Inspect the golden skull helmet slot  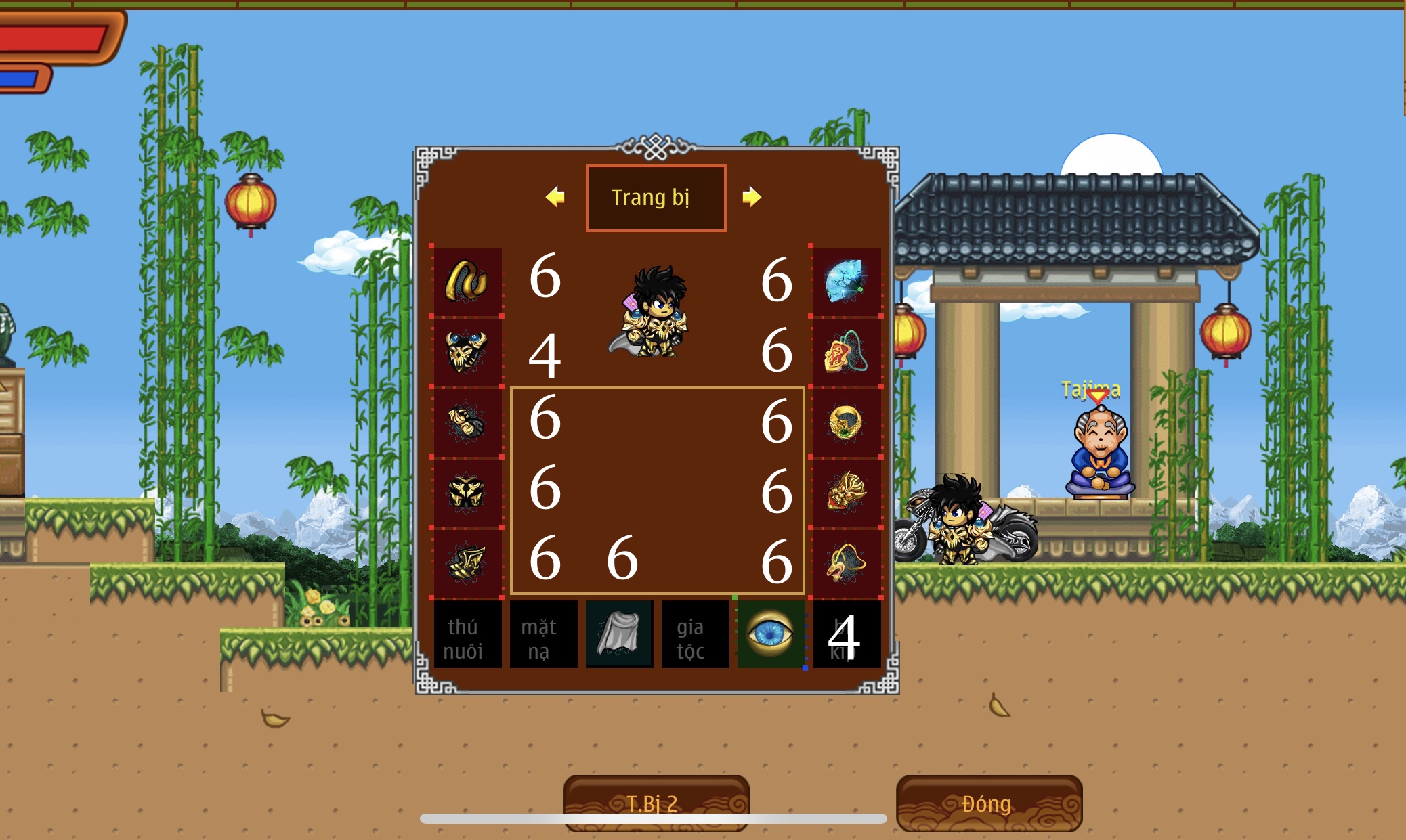pos(467,351)
